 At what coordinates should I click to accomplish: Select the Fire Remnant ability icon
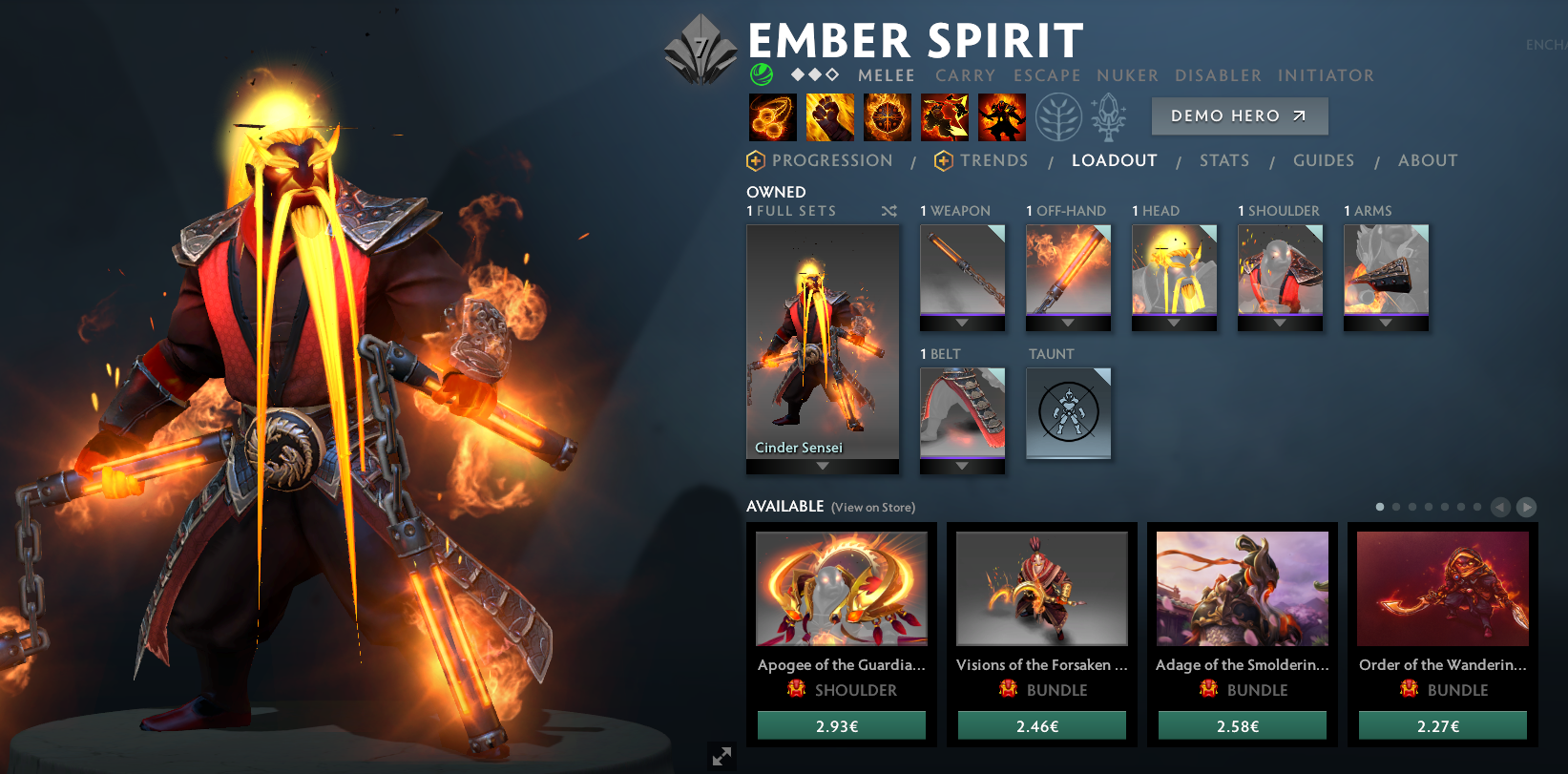(x=944, y=115)
